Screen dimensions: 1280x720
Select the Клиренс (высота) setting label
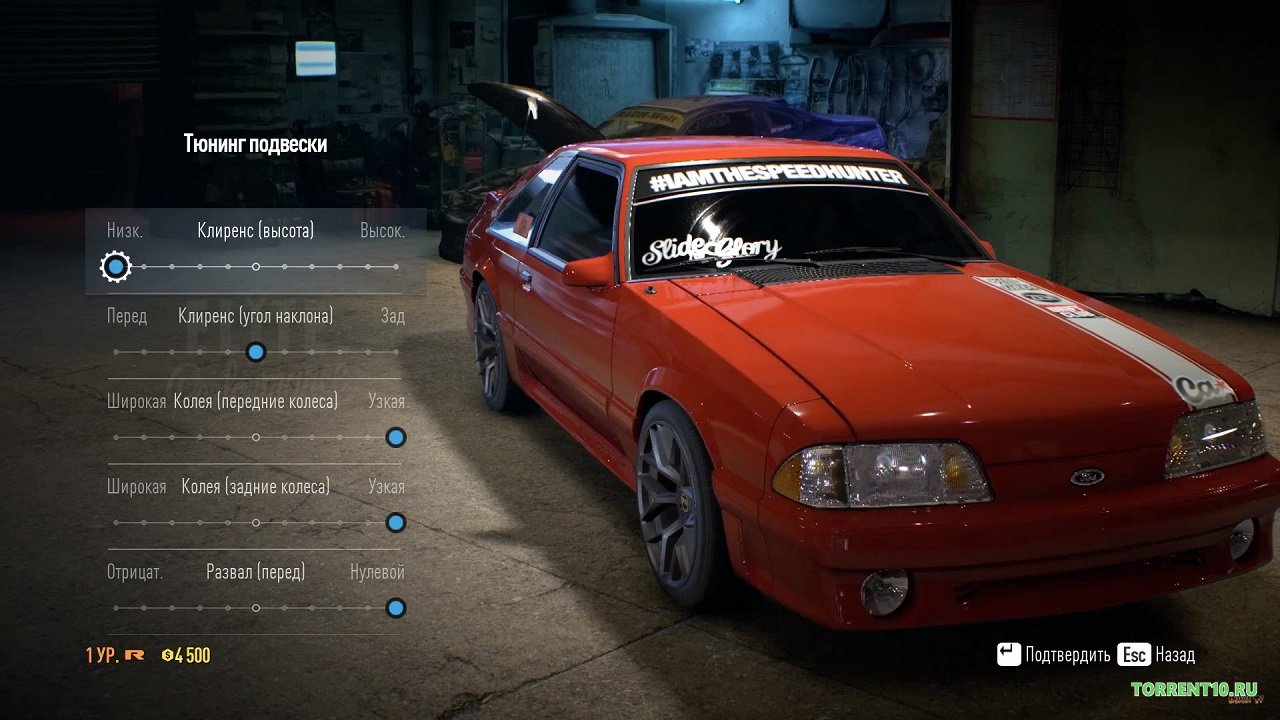coord(256,231)
